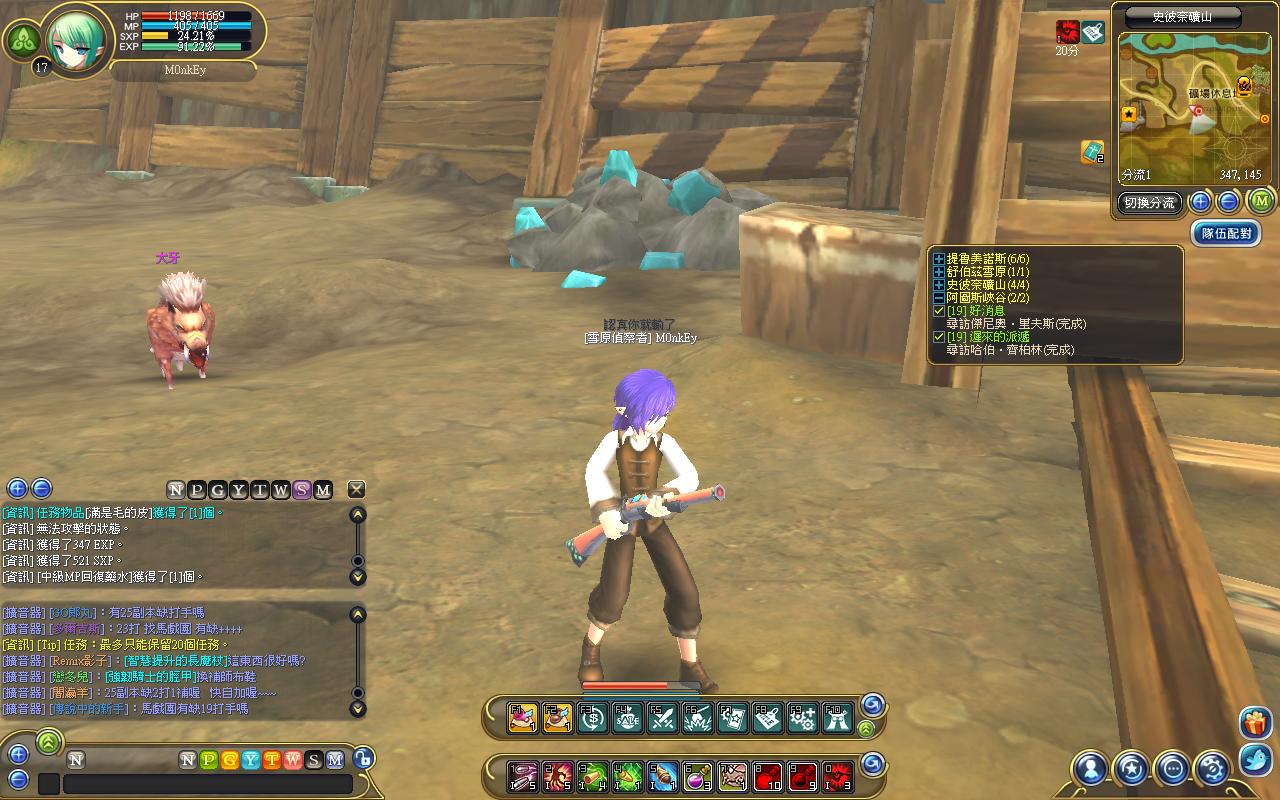
Task: Open the F4 SALE shop shortcut
Action: point(628,717)
